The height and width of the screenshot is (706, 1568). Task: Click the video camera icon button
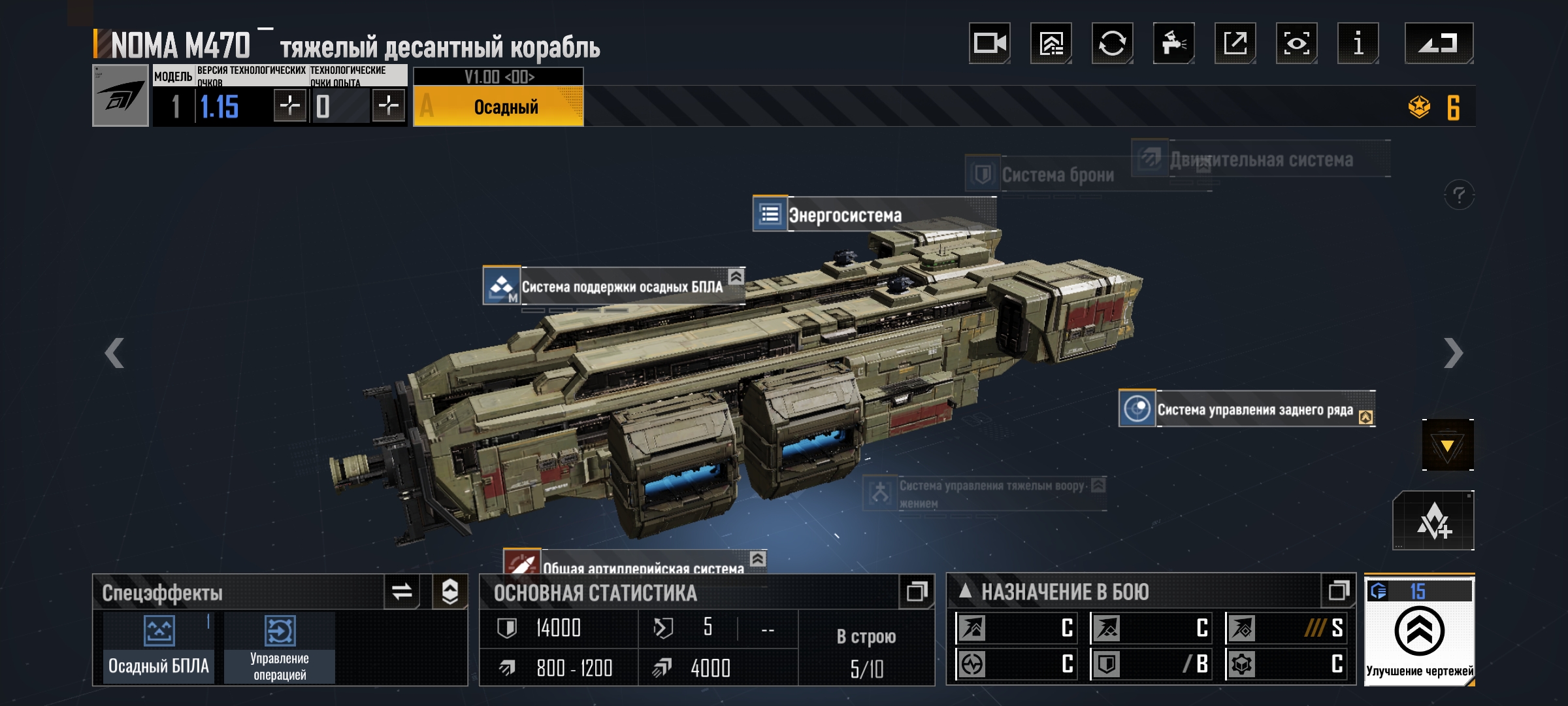(x=989, y=43)
